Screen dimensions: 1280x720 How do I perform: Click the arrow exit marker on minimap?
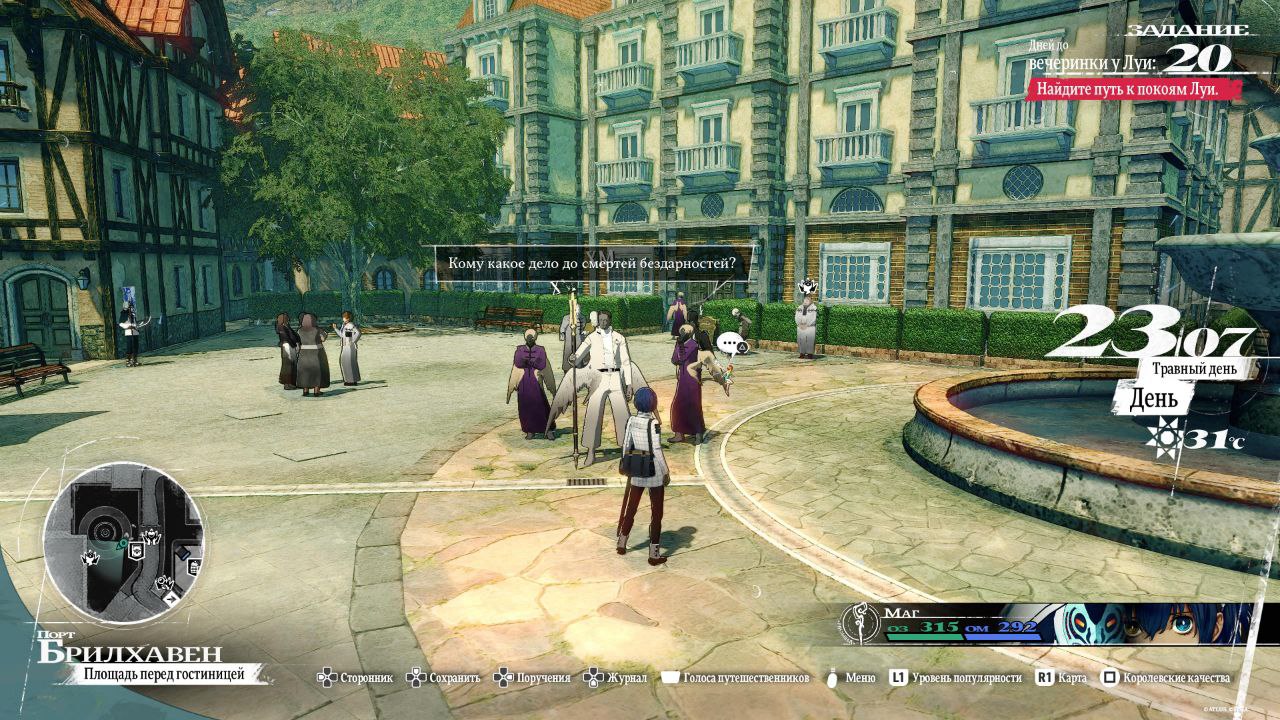pos(171,597)
